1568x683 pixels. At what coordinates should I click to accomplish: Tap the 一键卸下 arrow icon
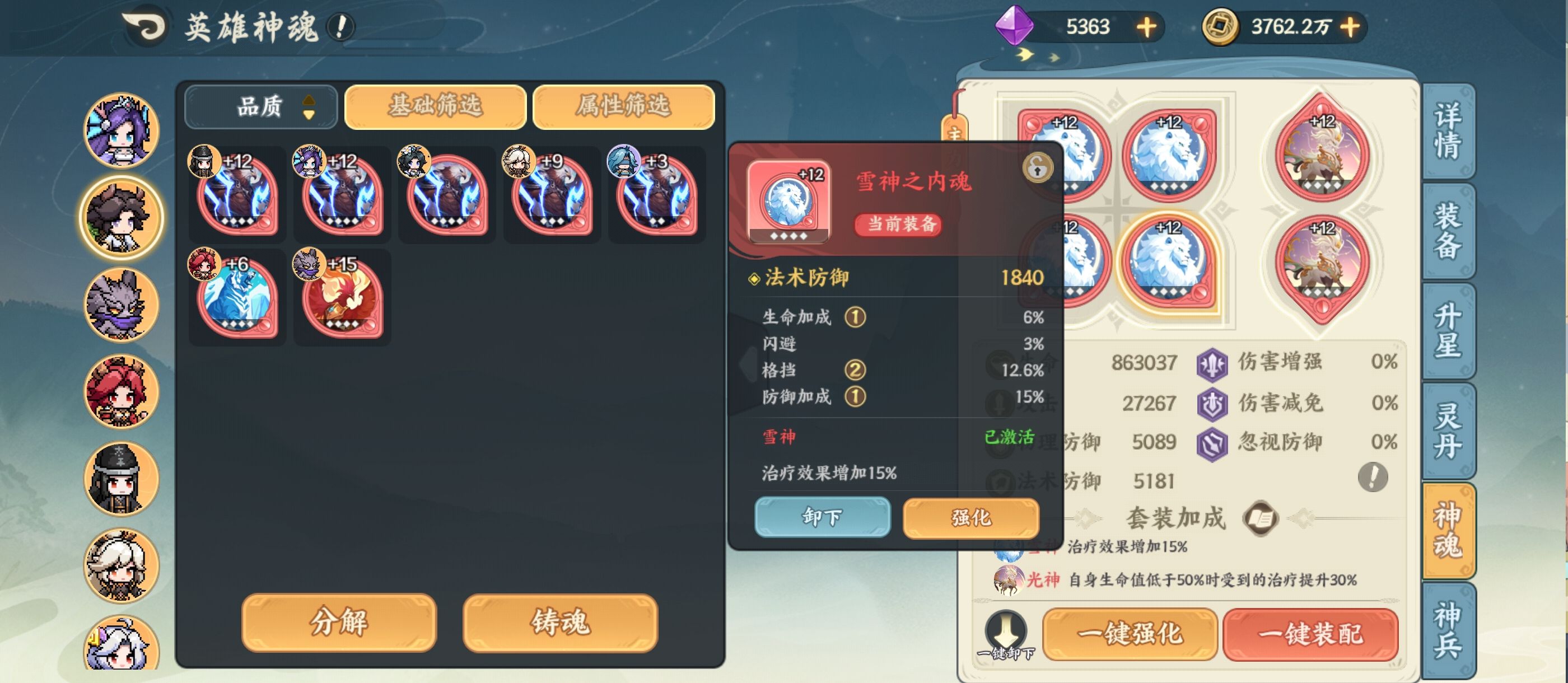pos(1007,632)
